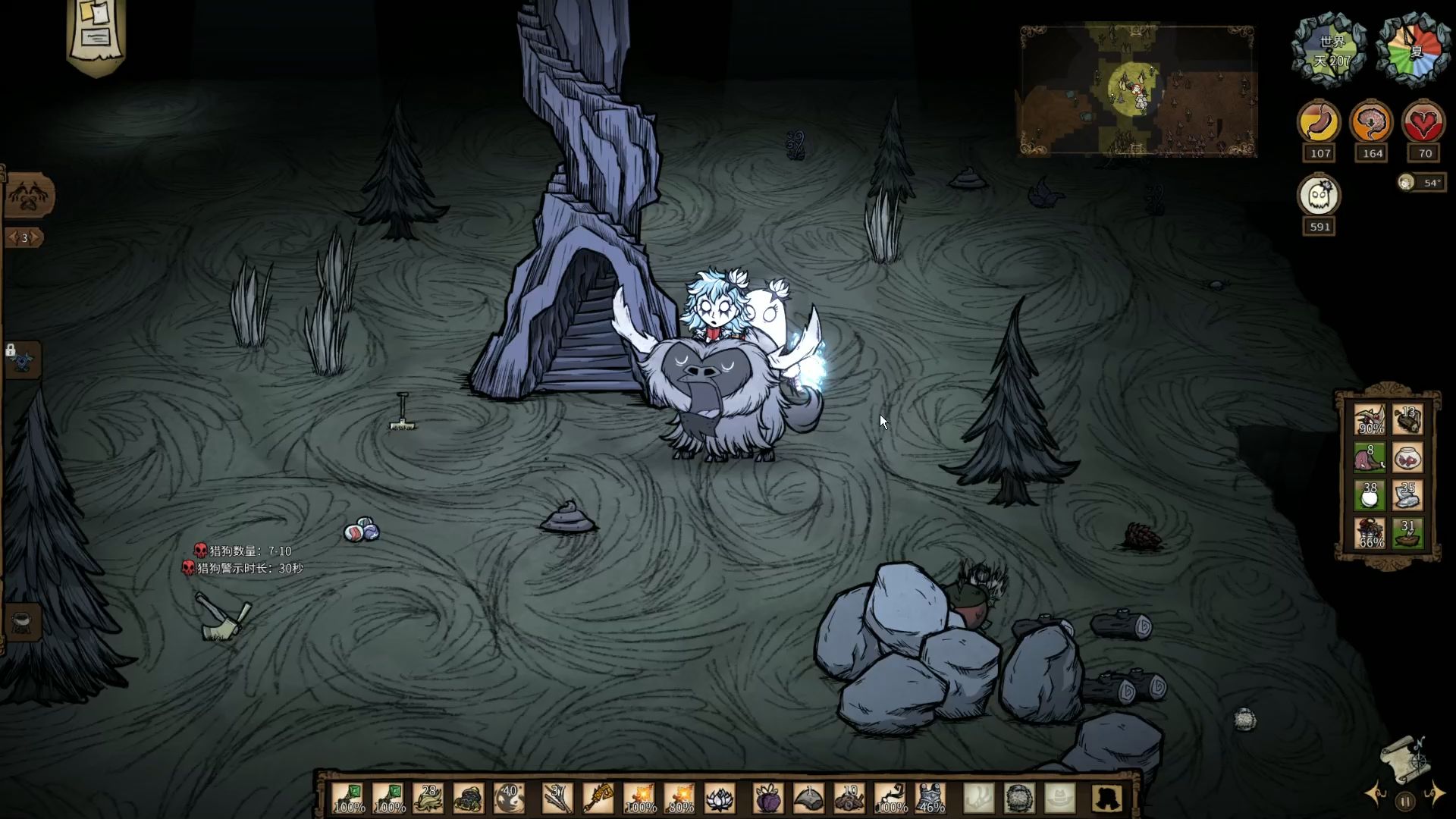Select the stack of 38 snowballs
Screen dimensions: 1456x819
[x=1370, y=496]
